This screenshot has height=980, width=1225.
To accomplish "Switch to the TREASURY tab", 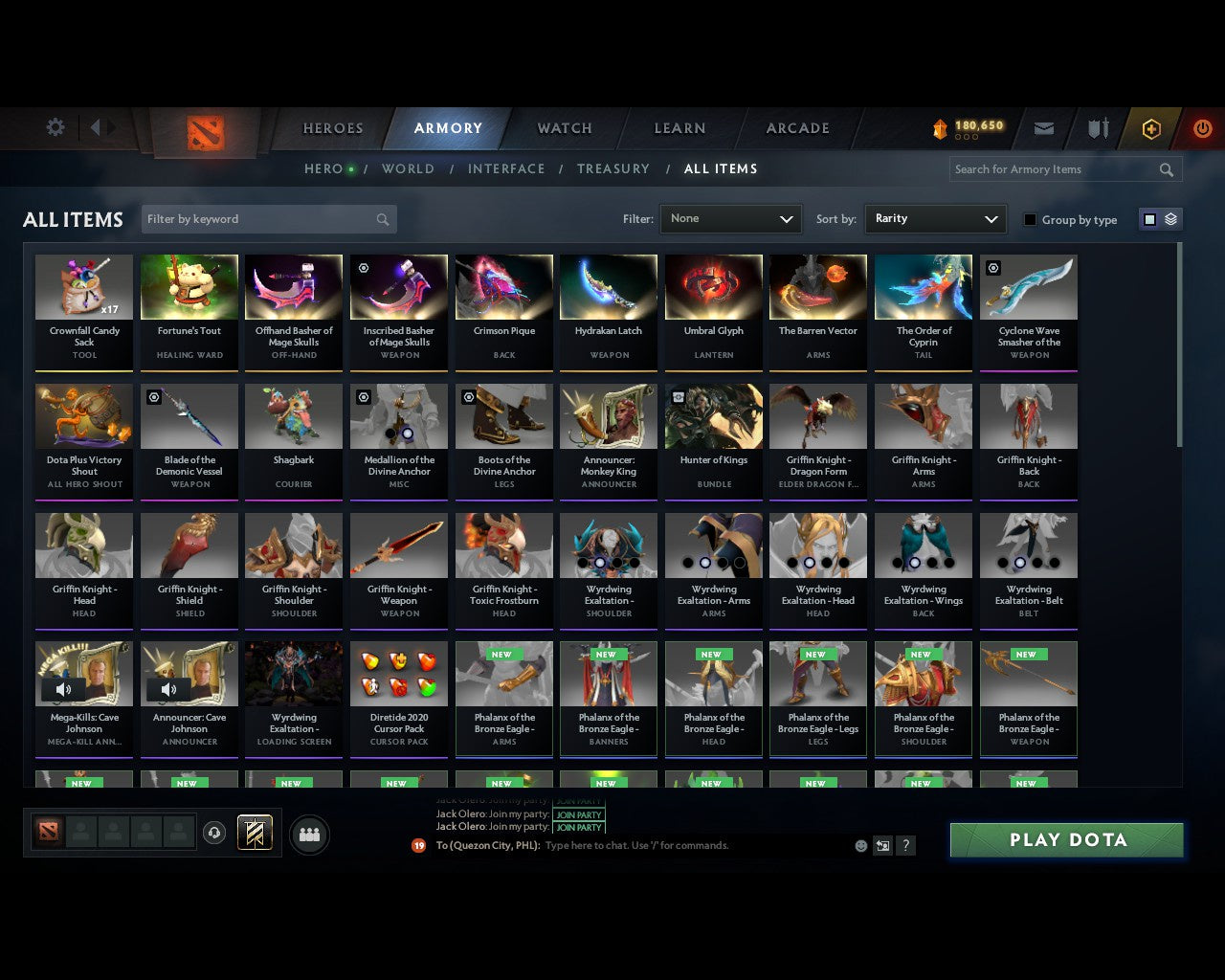I will point(612,168).
